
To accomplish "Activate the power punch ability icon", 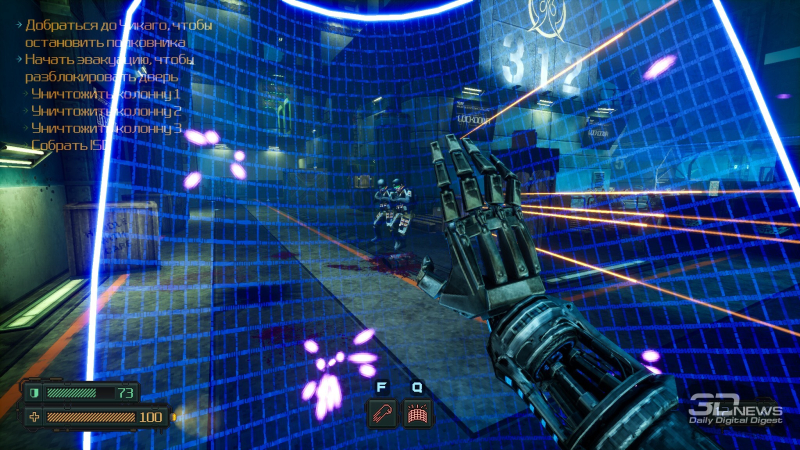I will 382,413.
